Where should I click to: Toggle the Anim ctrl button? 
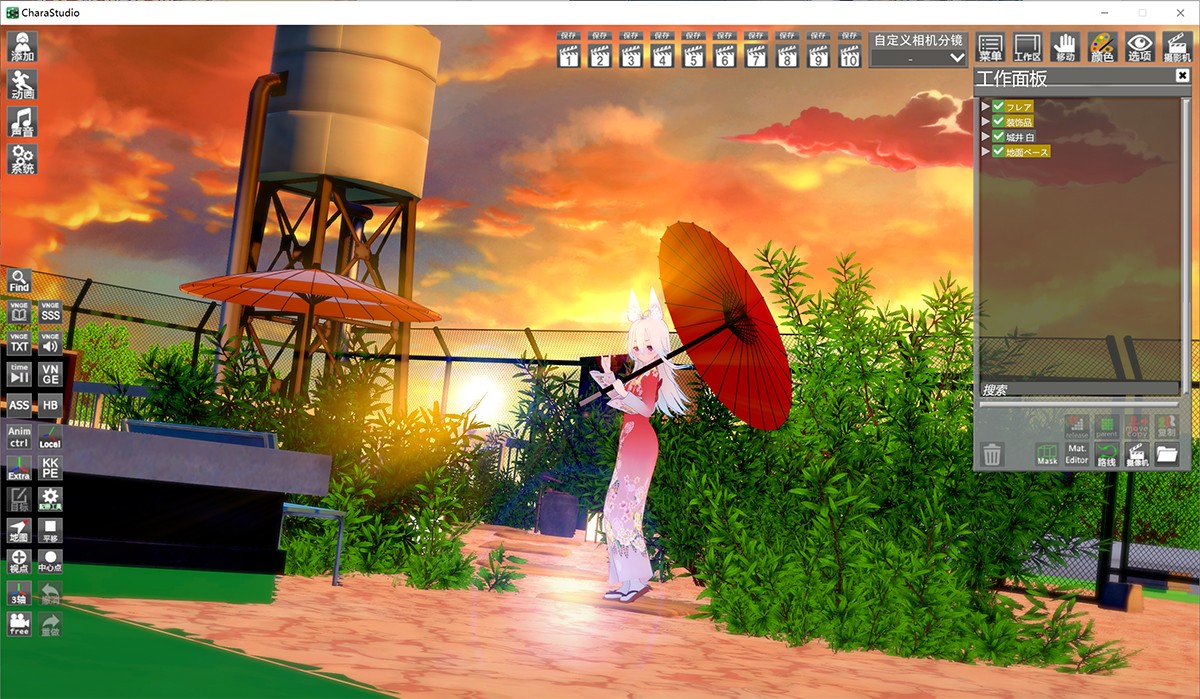[x=19, y=436]
